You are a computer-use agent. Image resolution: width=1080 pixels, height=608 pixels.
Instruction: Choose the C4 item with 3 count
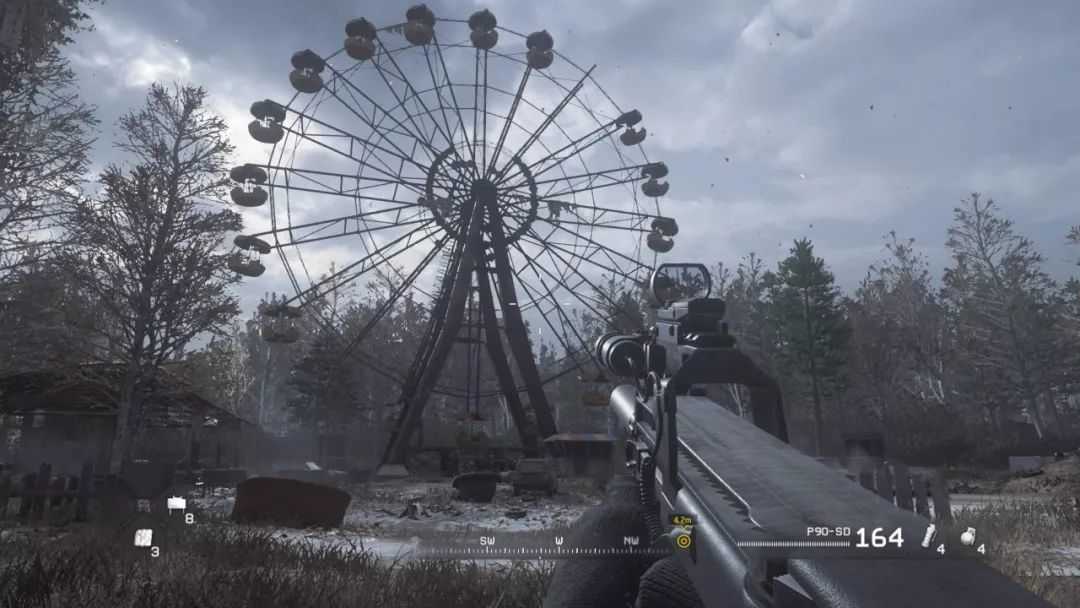pyautogui.click(x=143, y=537)
